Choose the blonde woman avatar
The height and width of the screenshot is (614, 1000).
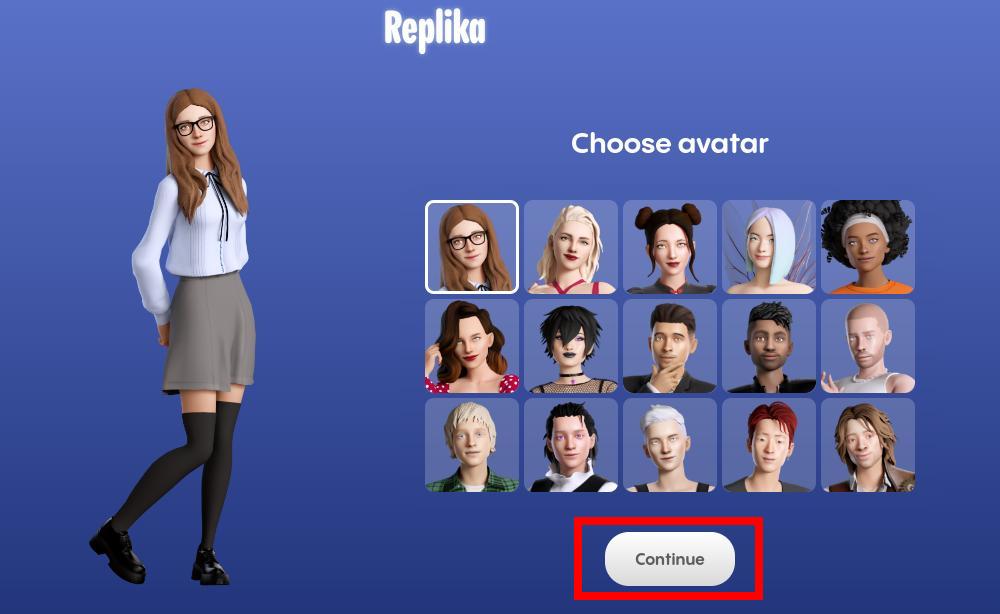pos(571,247)
